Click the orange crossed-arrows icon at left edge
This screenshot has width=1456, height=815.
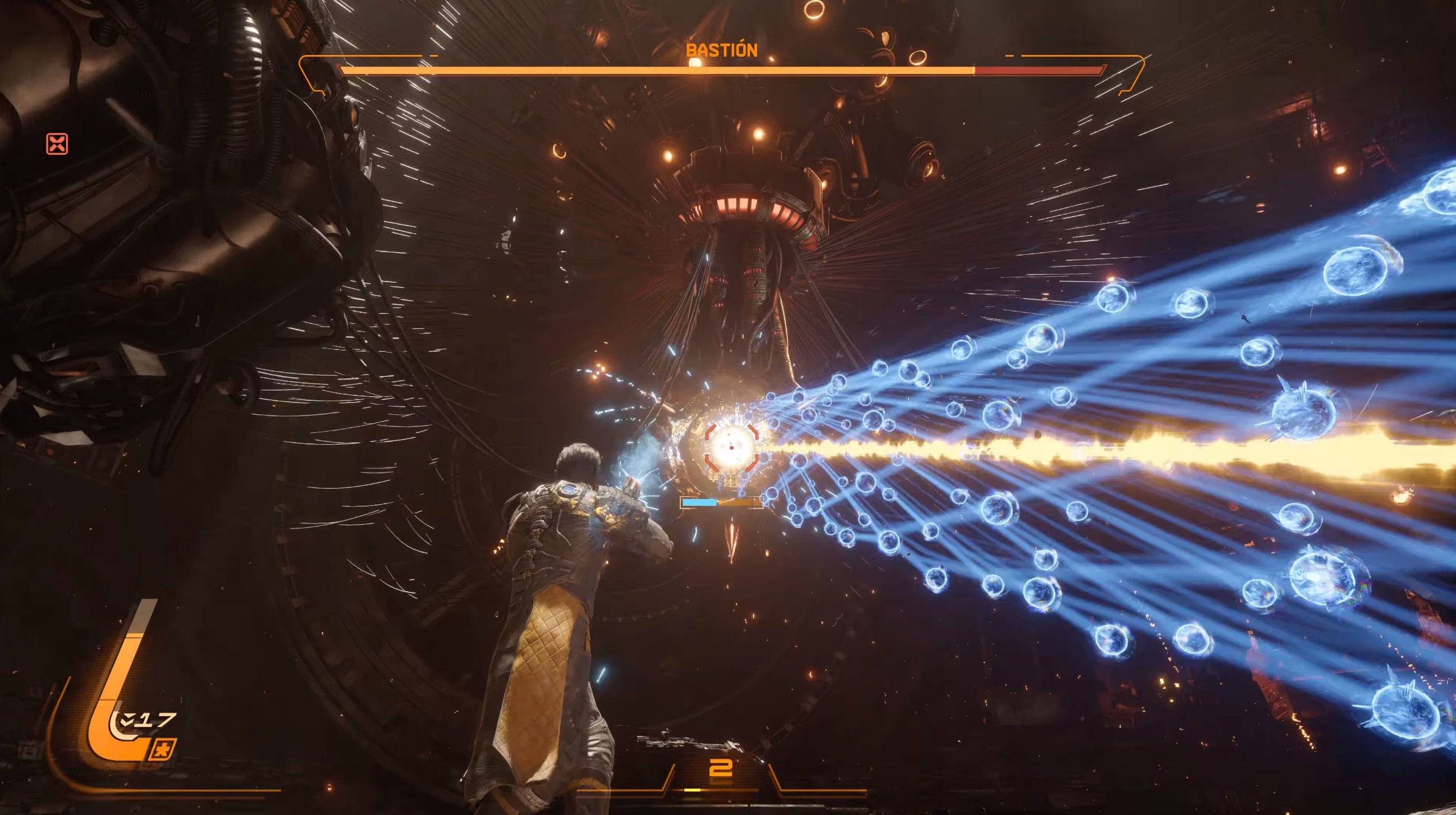[57, 144]
